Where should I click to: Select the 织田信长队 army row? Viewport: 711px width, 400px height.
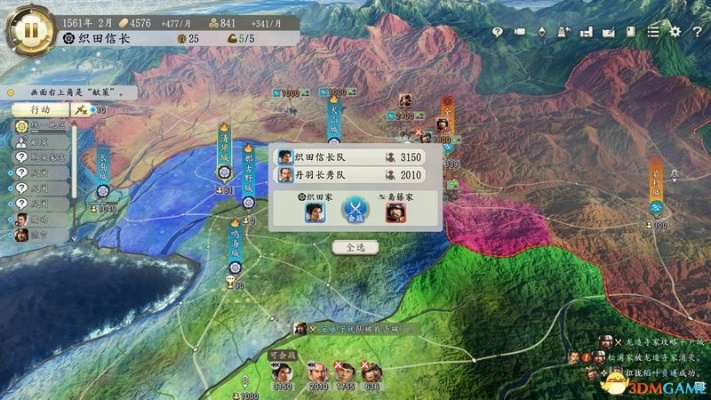[352, 157]
